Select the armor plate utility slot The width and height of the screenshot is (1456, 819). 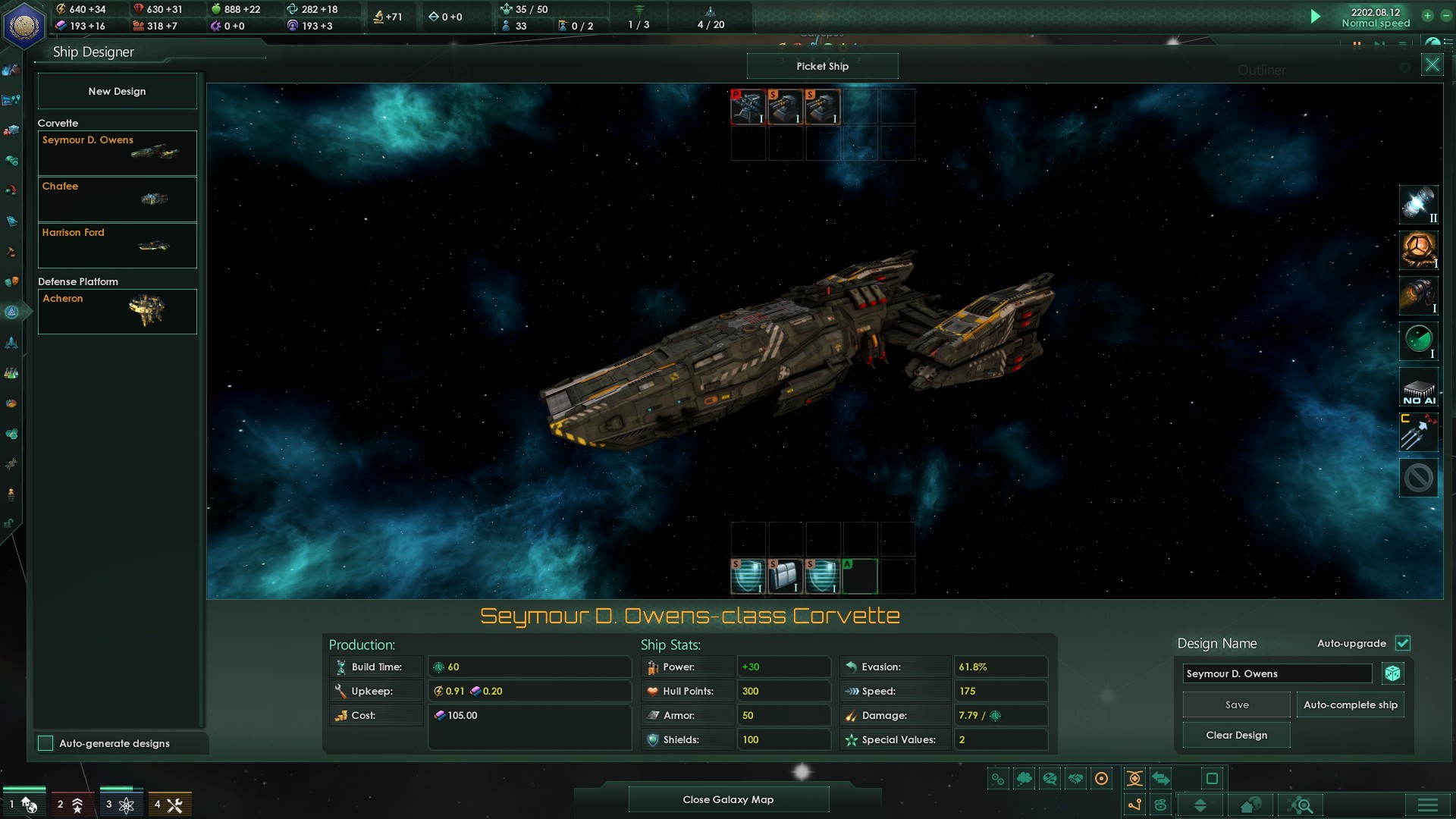[x=785, y=576]
